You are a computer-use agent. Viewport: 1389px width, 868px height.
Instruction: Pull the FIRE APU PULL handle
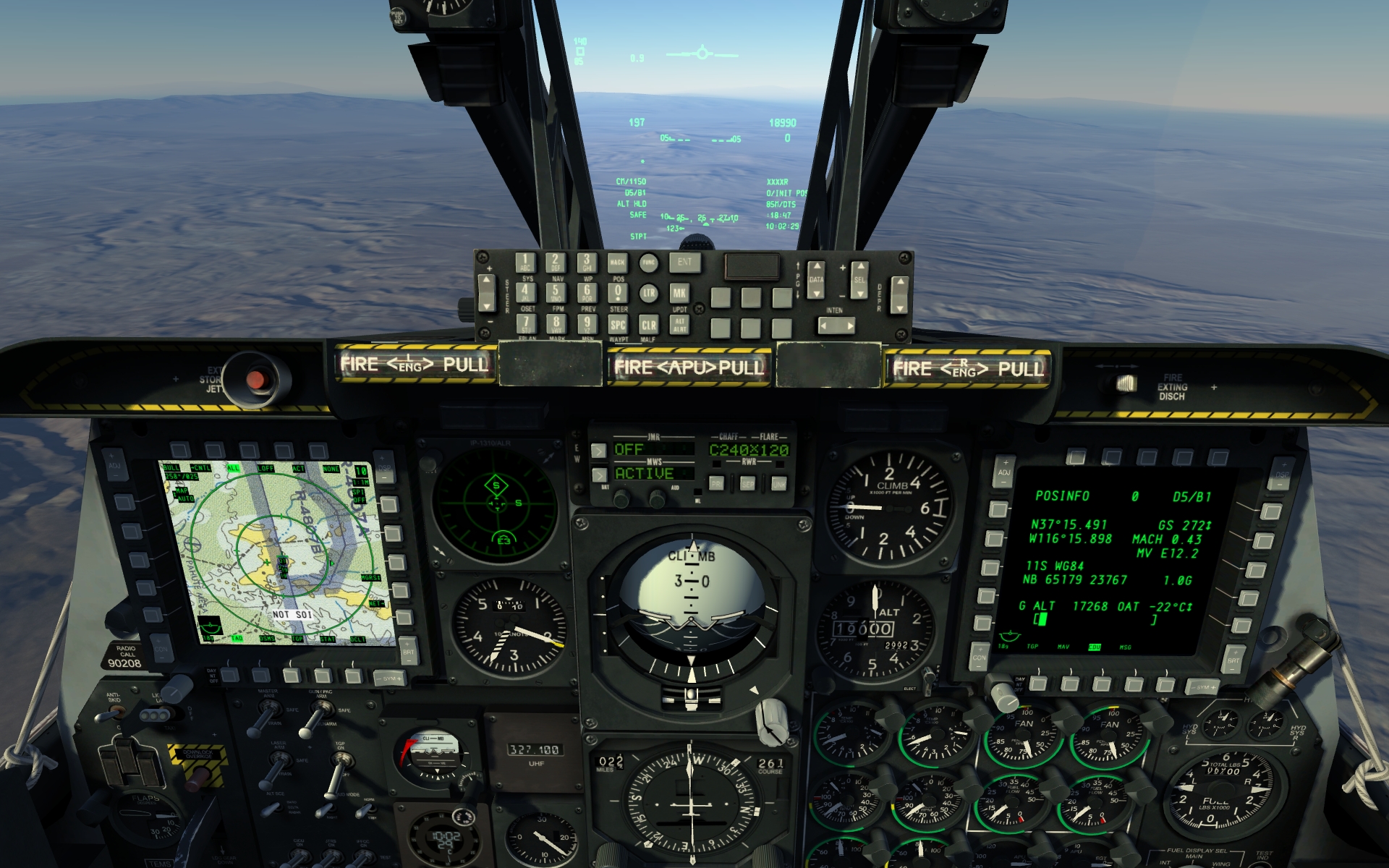tap(687, 367)
